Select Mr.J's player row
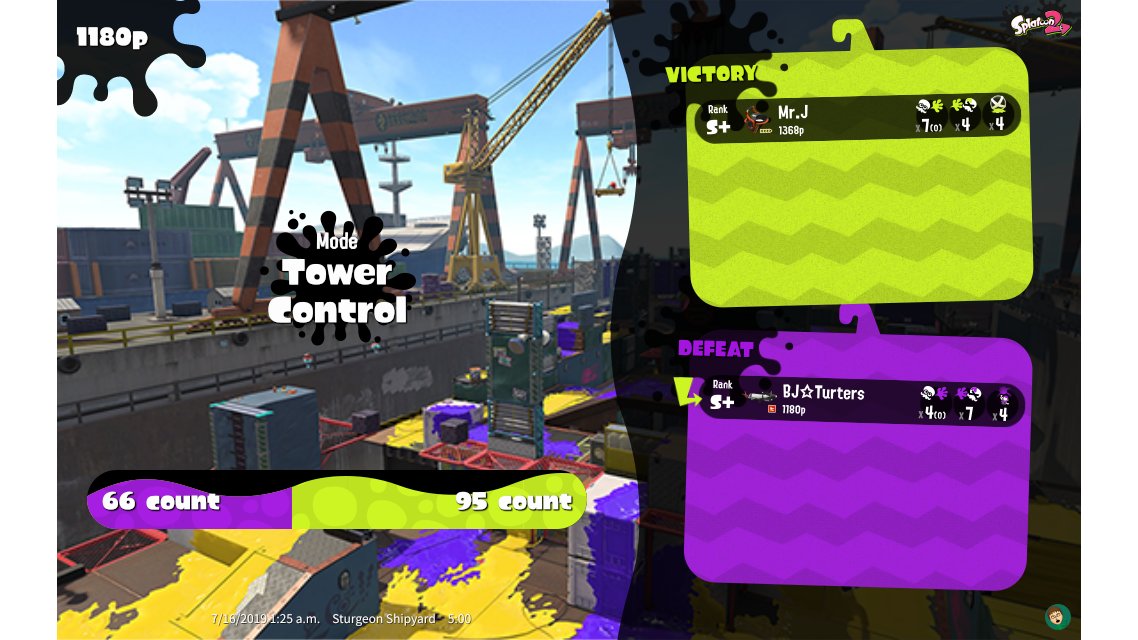This screenshot has height=640, width=1138. (x=857, y=118)
